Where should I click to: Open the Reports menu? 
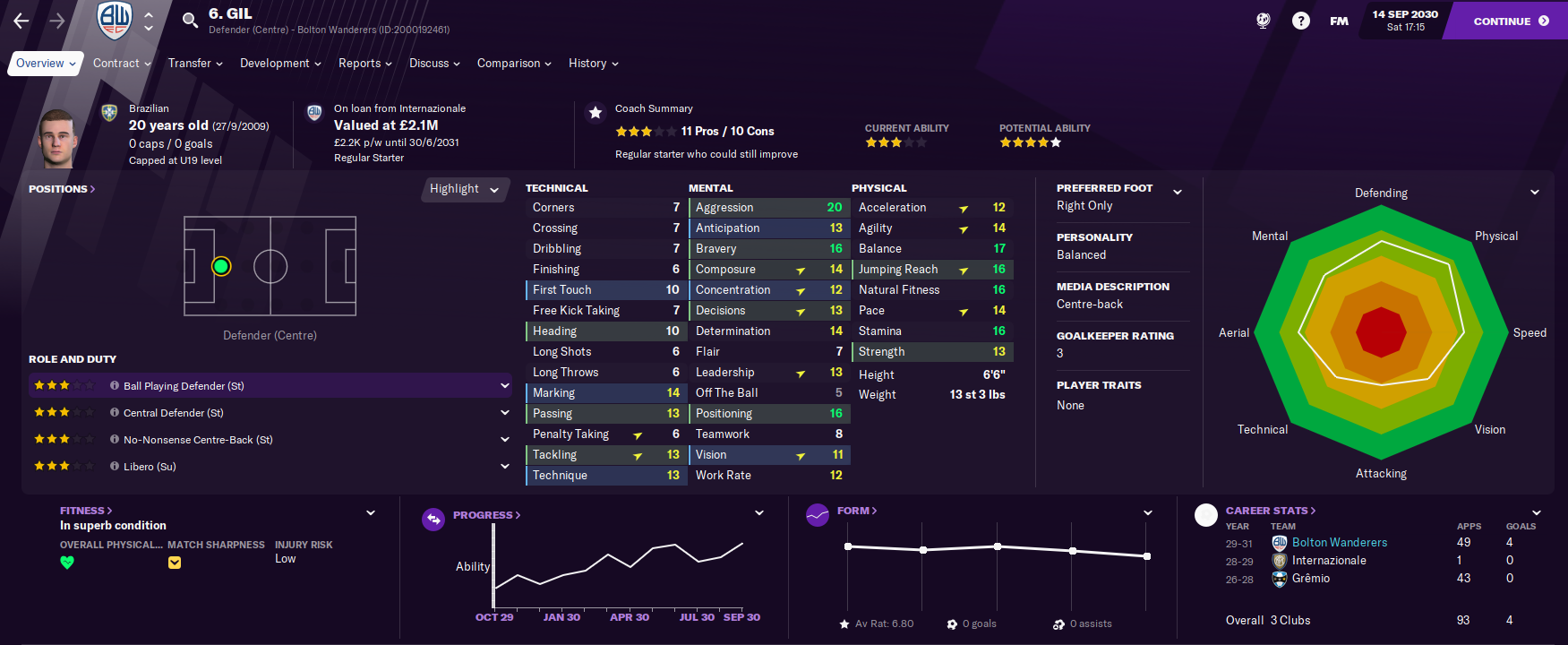364,64
